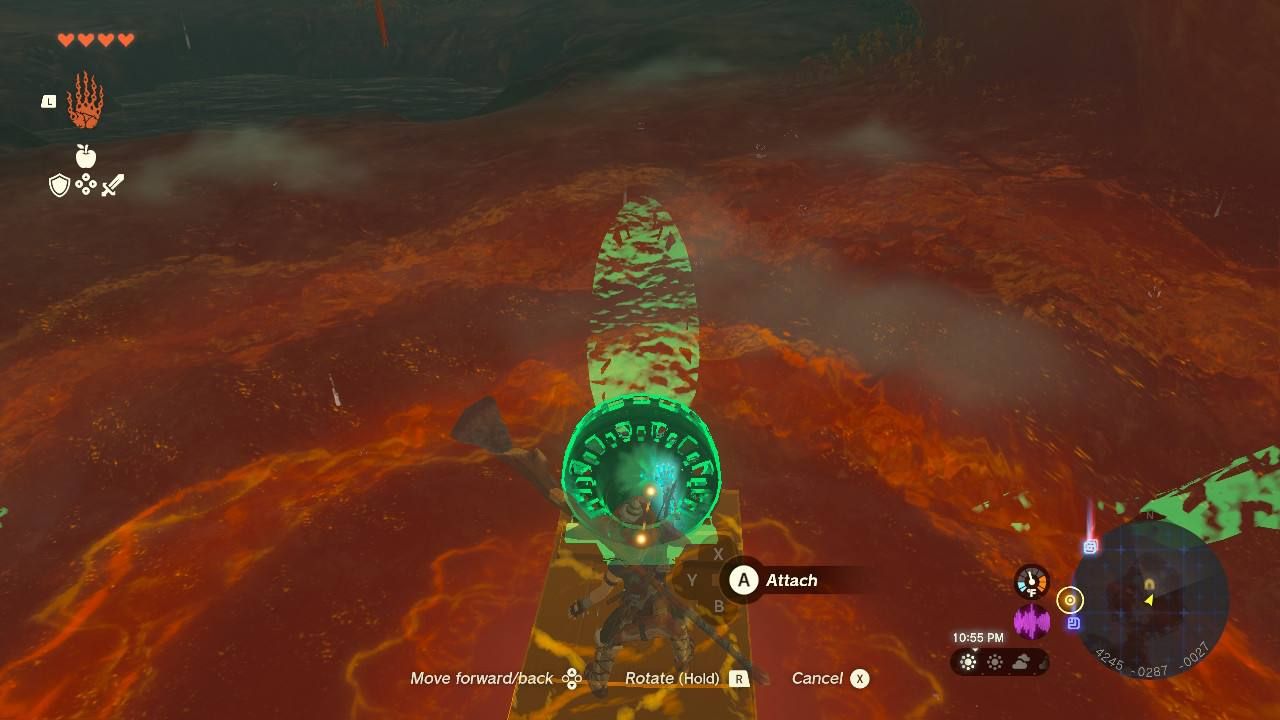Click the first sun icon in the weather forecast

(968, 661)
